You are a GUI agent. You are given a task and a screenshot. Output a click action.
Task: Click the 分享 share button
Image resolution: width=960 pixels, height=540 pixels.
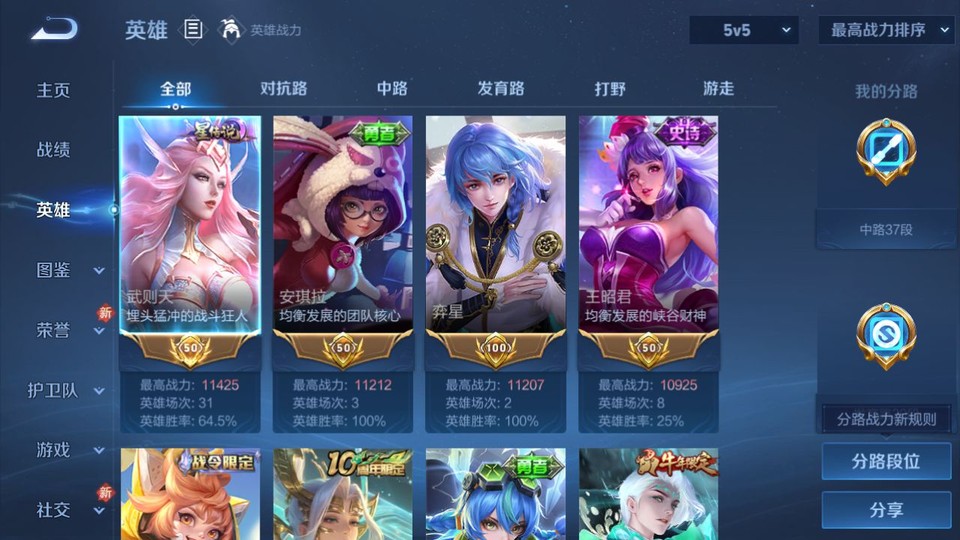tap(886, 510)
